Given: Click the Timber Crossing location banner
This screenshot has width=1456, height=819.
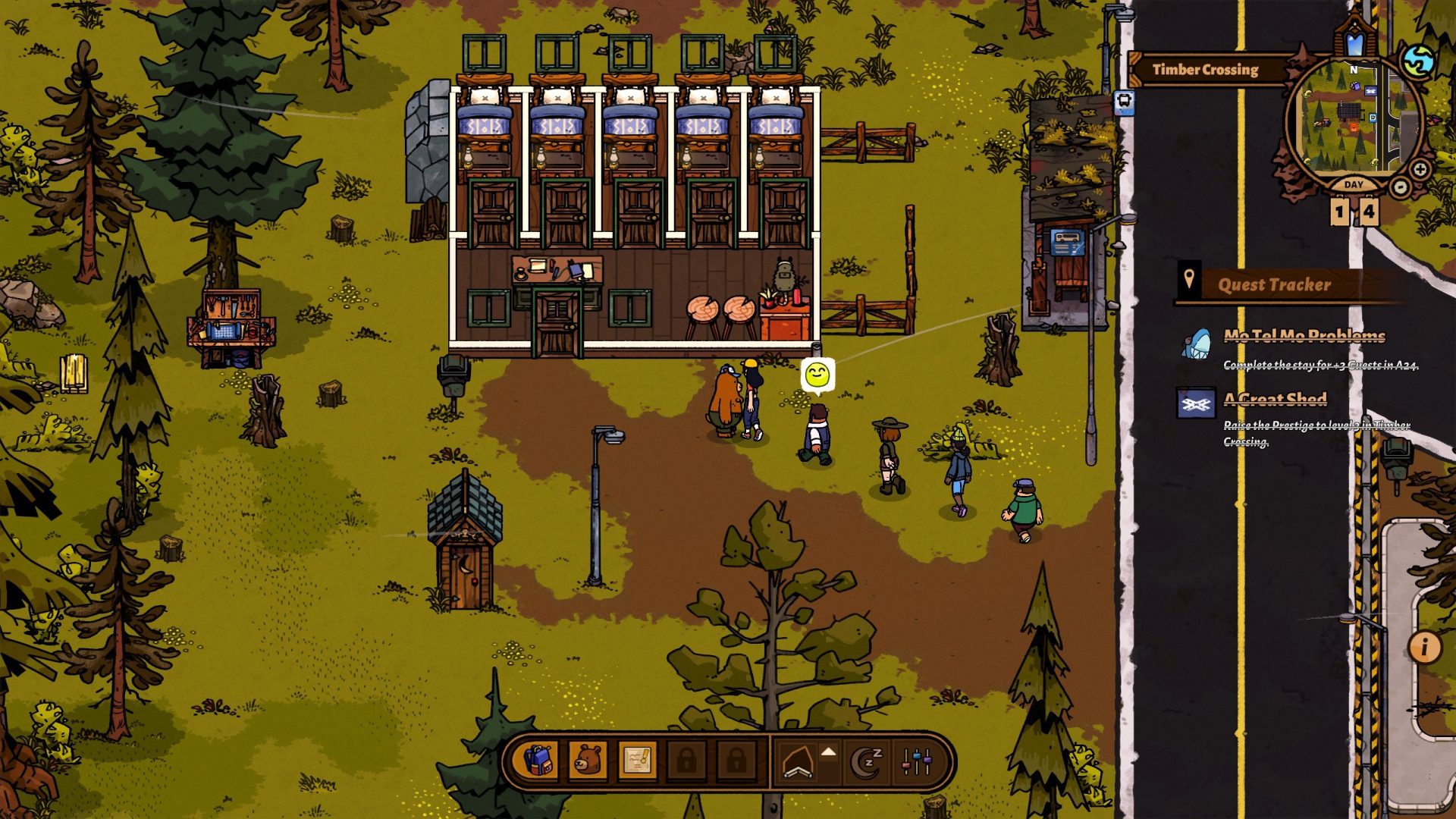Looking at the screenshot, I should (x=1205, y=70).
